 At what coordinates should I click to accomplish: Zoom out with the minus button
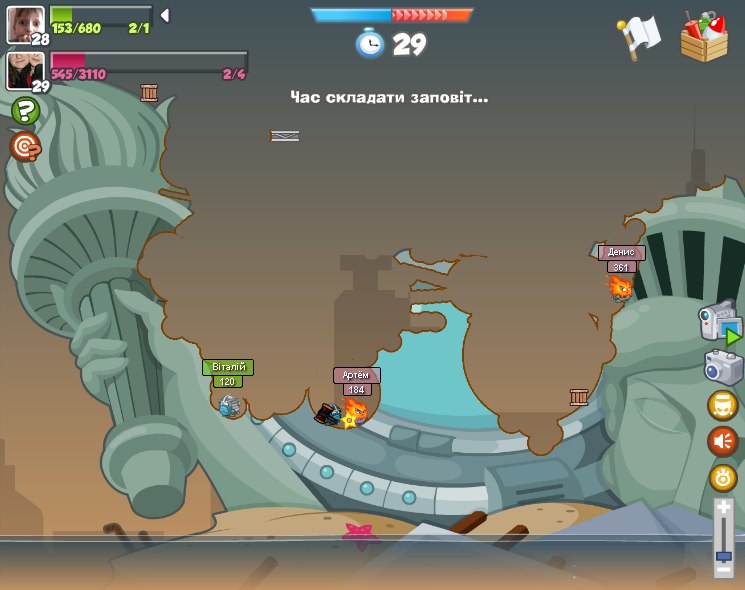pyautogui.click(x=723, y=569)
